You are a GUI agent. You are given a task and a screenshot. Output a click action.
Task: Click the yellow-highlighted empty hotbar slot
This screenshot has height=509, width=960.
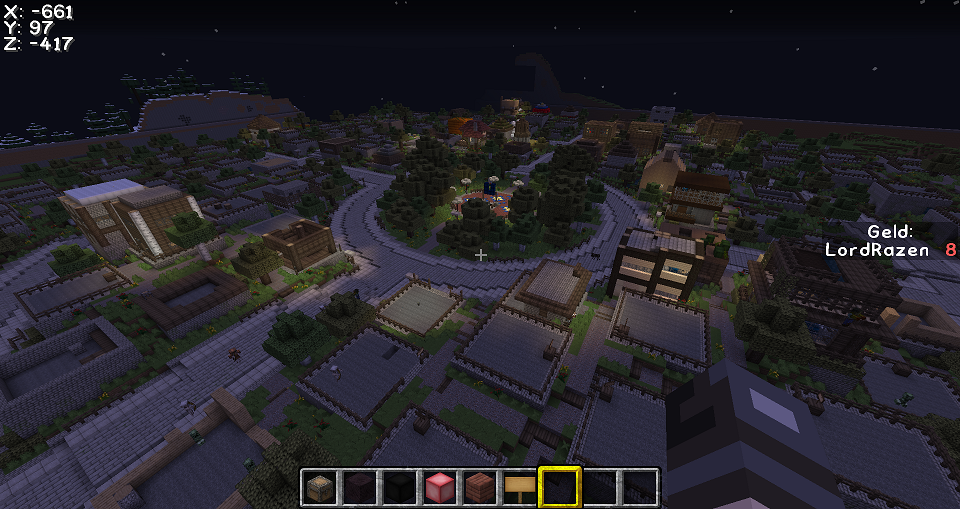560,487
